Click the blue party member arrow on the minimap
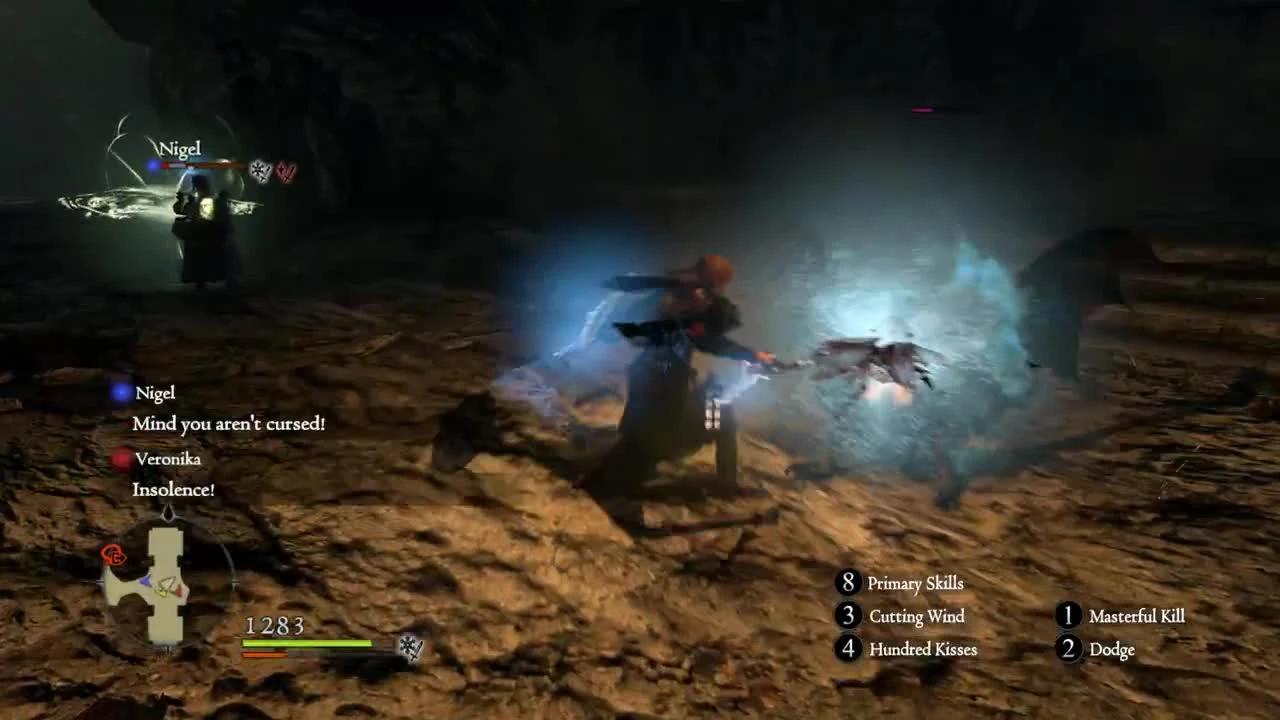This screenshot has height=720, width=1280. [145, 581]
